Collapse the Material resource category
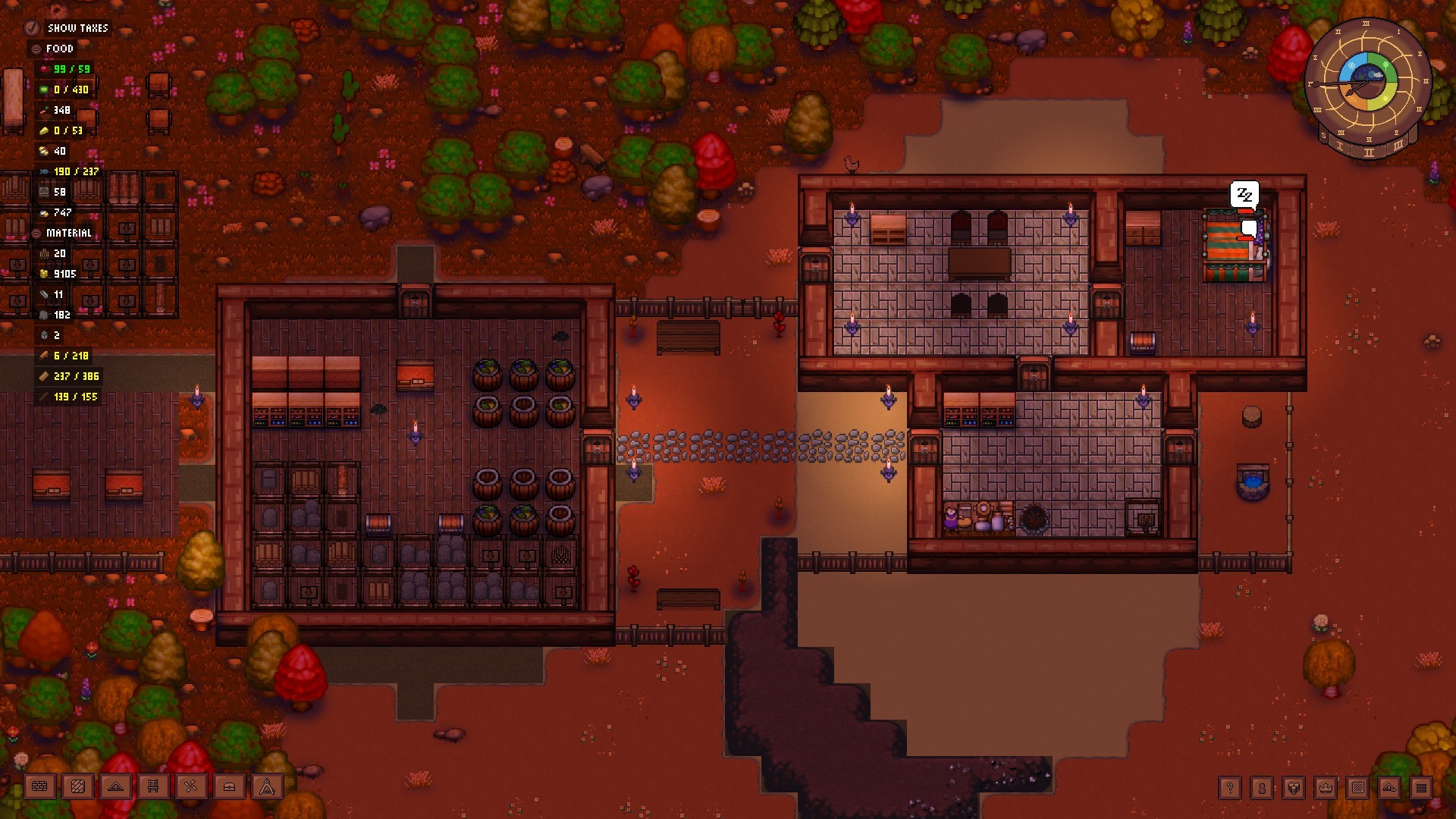 (36, 233)
